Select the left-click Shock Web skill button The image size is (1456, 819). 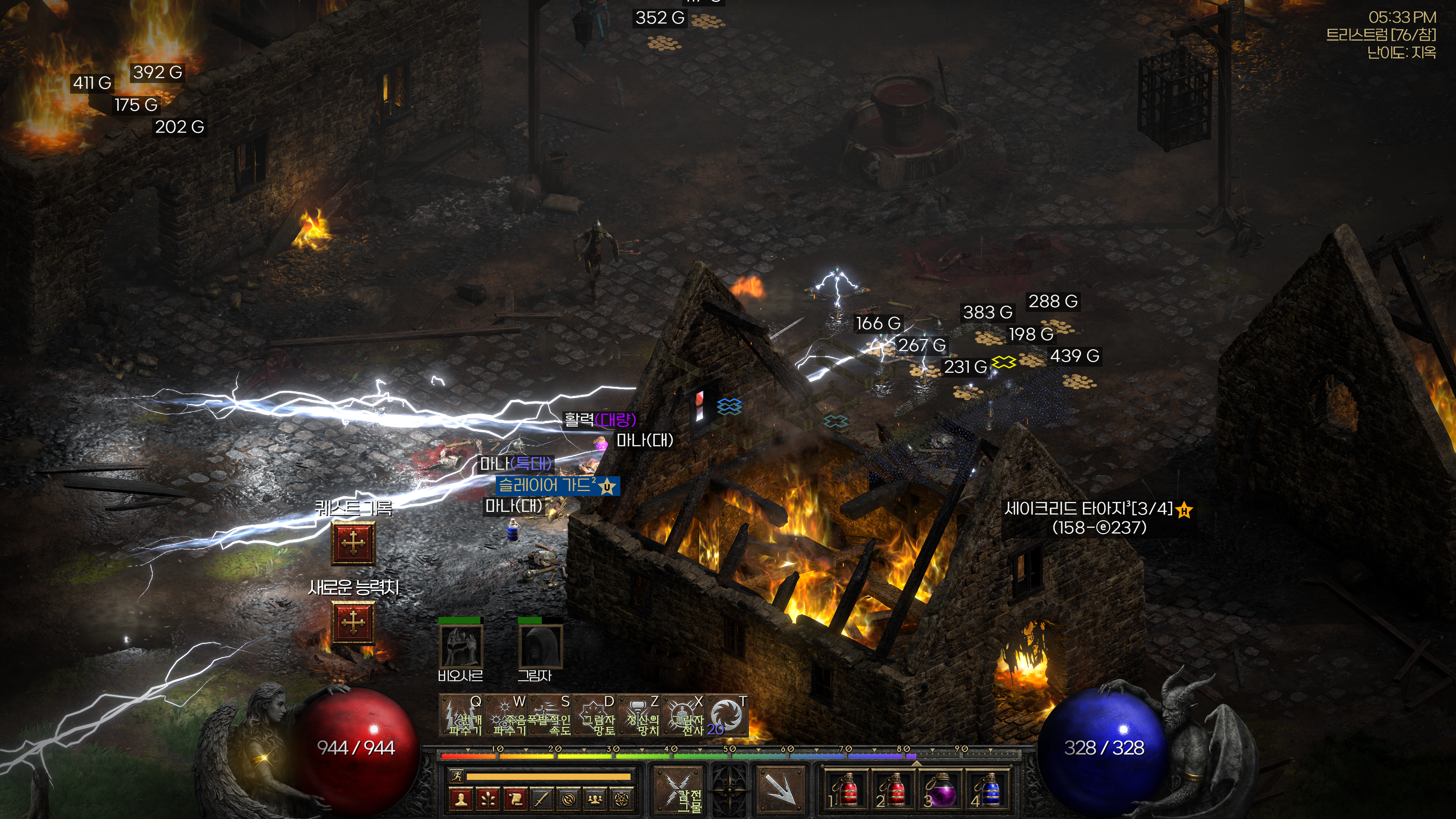(678, 789)
